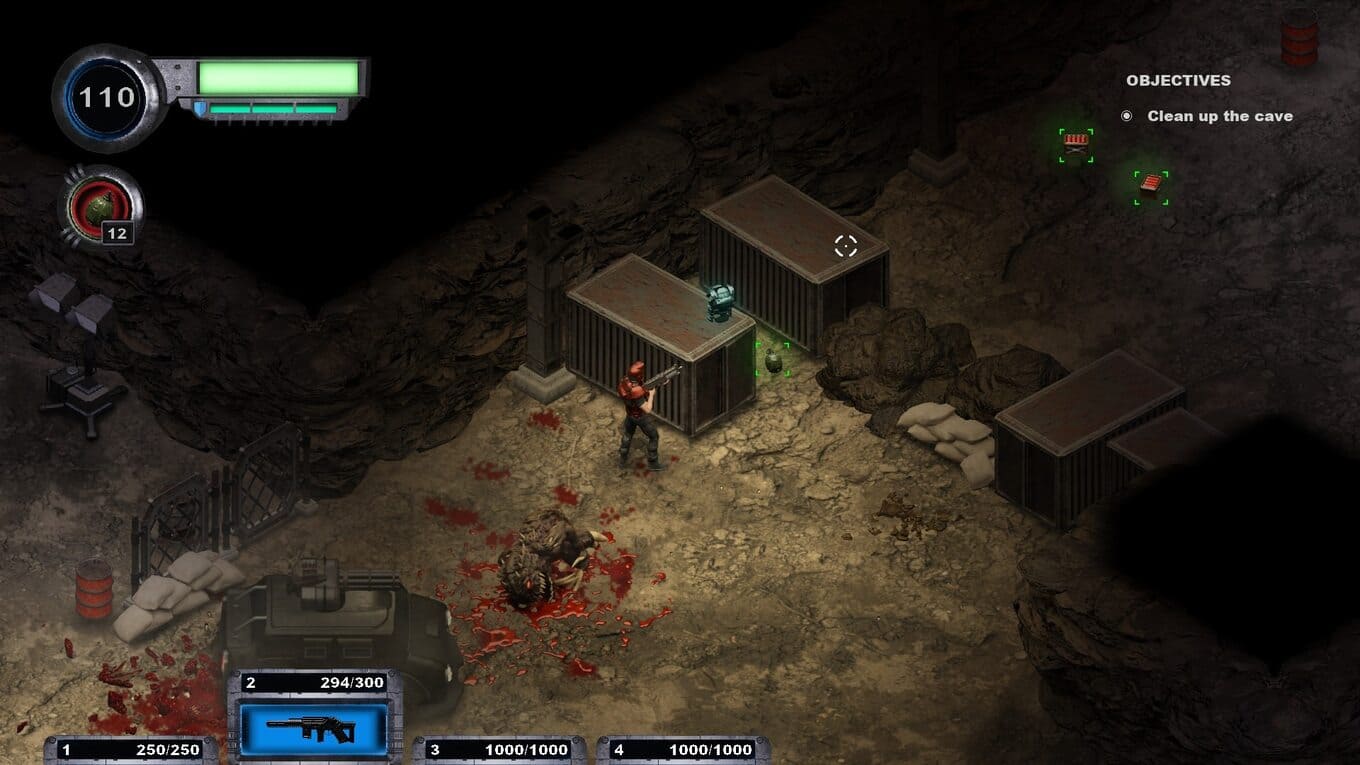Choose the assault rifle in weapon slot 2

click(313, 728)
